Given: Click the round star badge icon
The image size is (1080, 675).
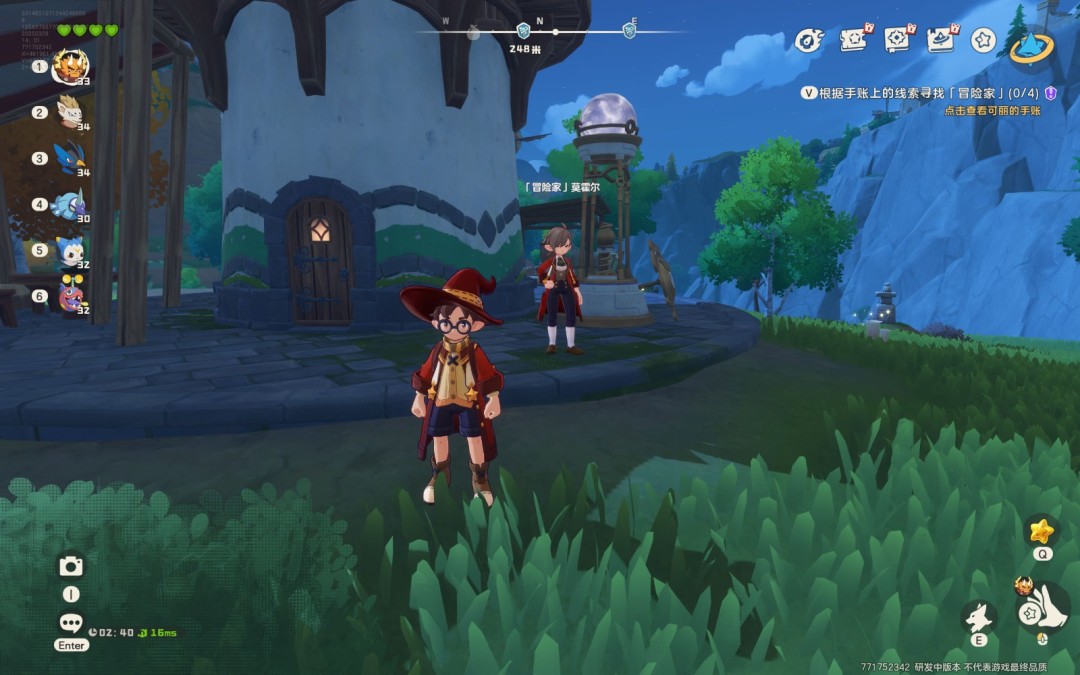Looking at the screenshot, I should (984, 40).
